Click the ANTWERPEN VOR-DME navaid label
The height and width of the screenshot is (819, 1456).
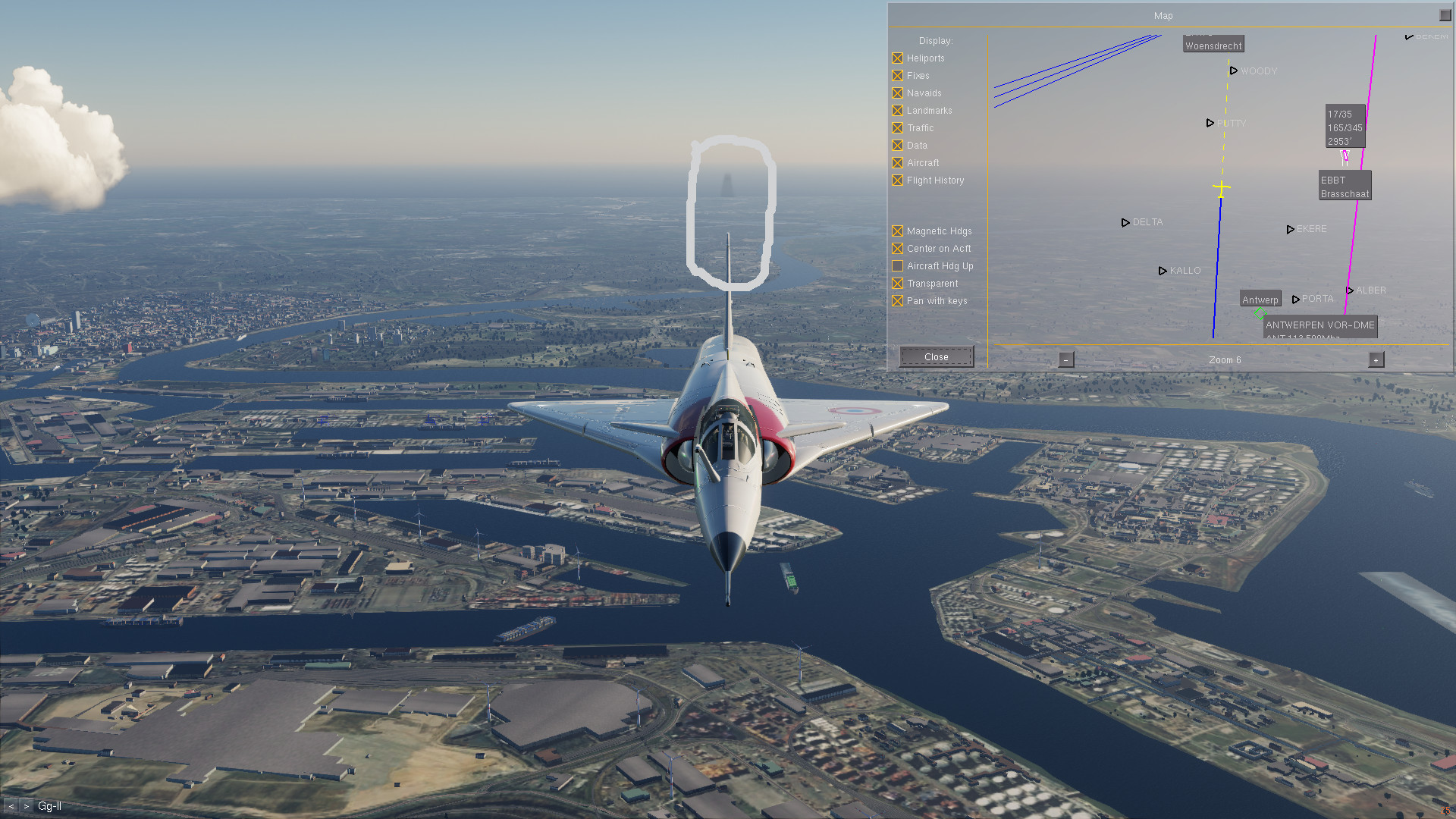pos(1319,325)
